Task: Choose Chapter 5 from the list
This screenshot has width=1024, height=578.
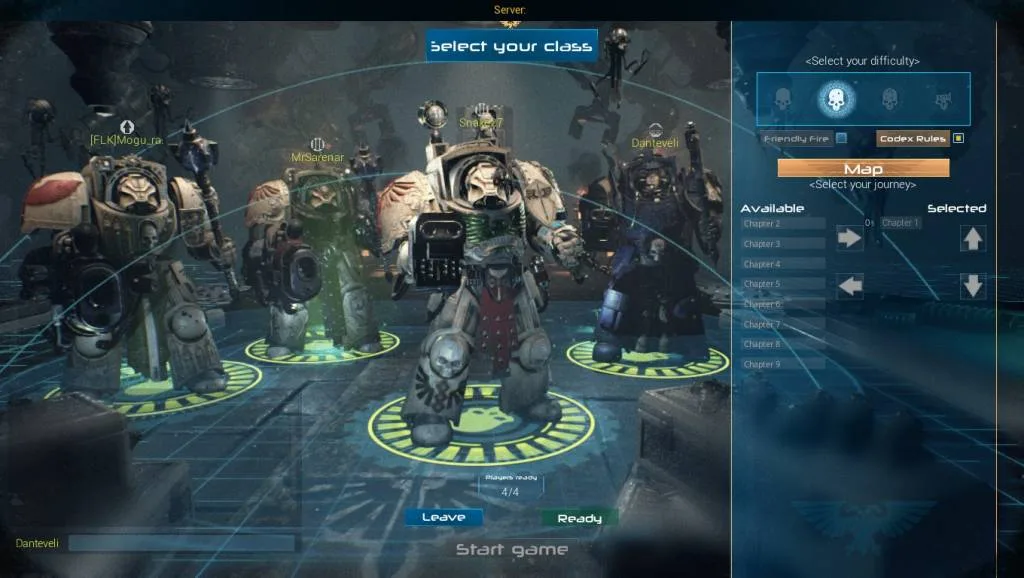Action: [782, 284]
